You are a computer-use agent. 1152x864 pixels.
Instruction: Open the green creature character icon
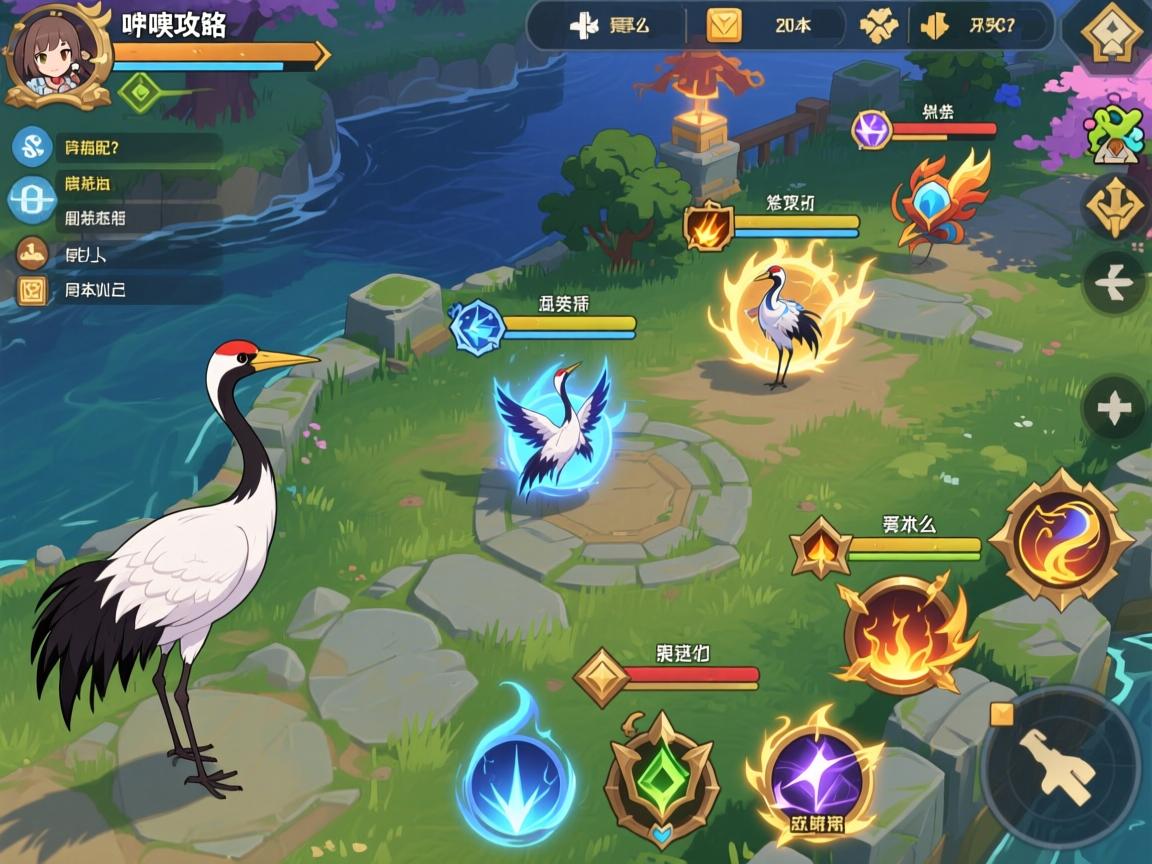(1114, 131)
